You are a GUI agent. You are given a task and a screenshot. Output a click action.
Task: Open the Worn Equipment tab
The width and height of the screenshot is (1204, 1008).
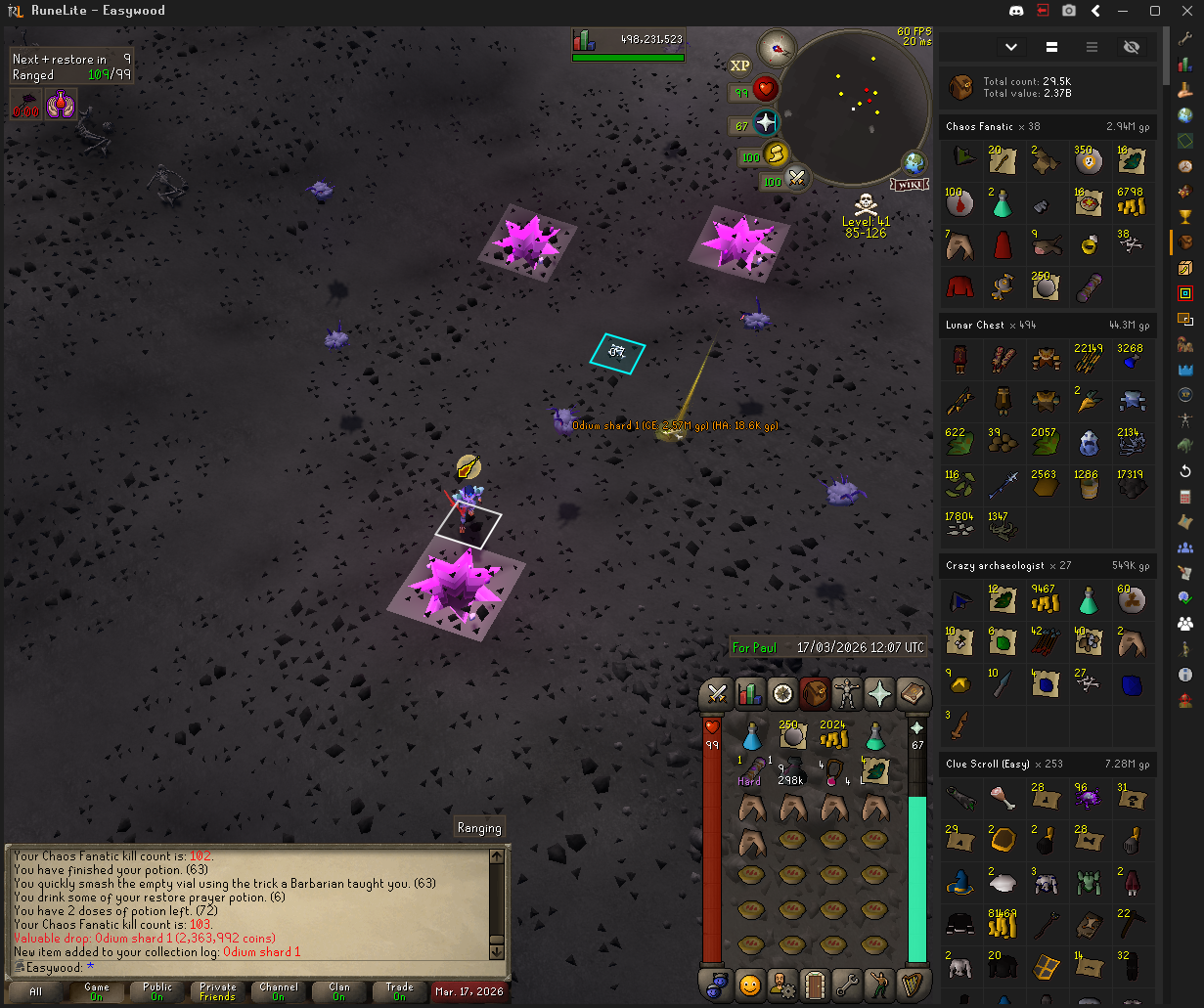pyautogui.click(x=847, y=693)
